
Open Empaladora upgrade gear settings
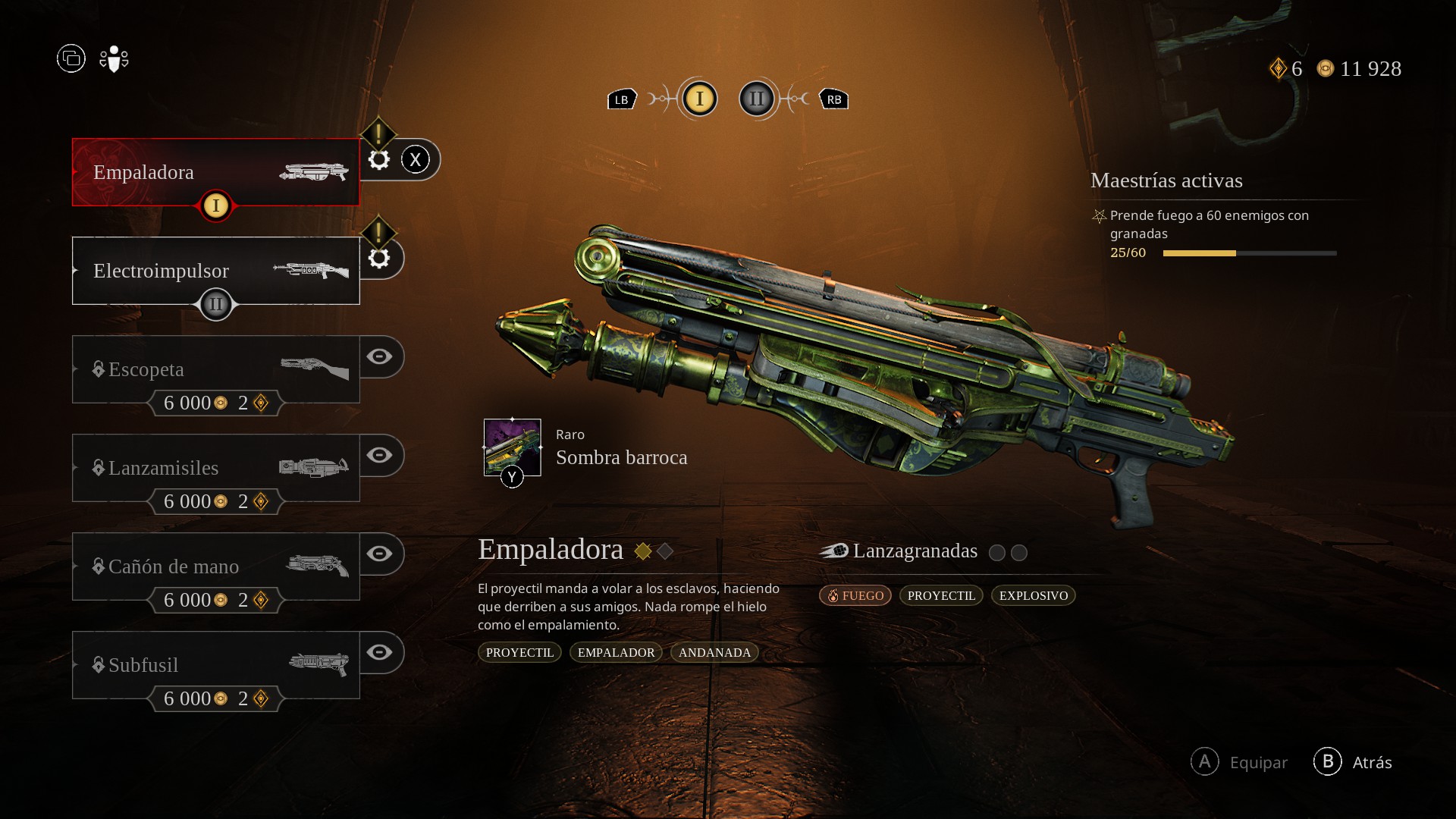[x=379, y=159]
